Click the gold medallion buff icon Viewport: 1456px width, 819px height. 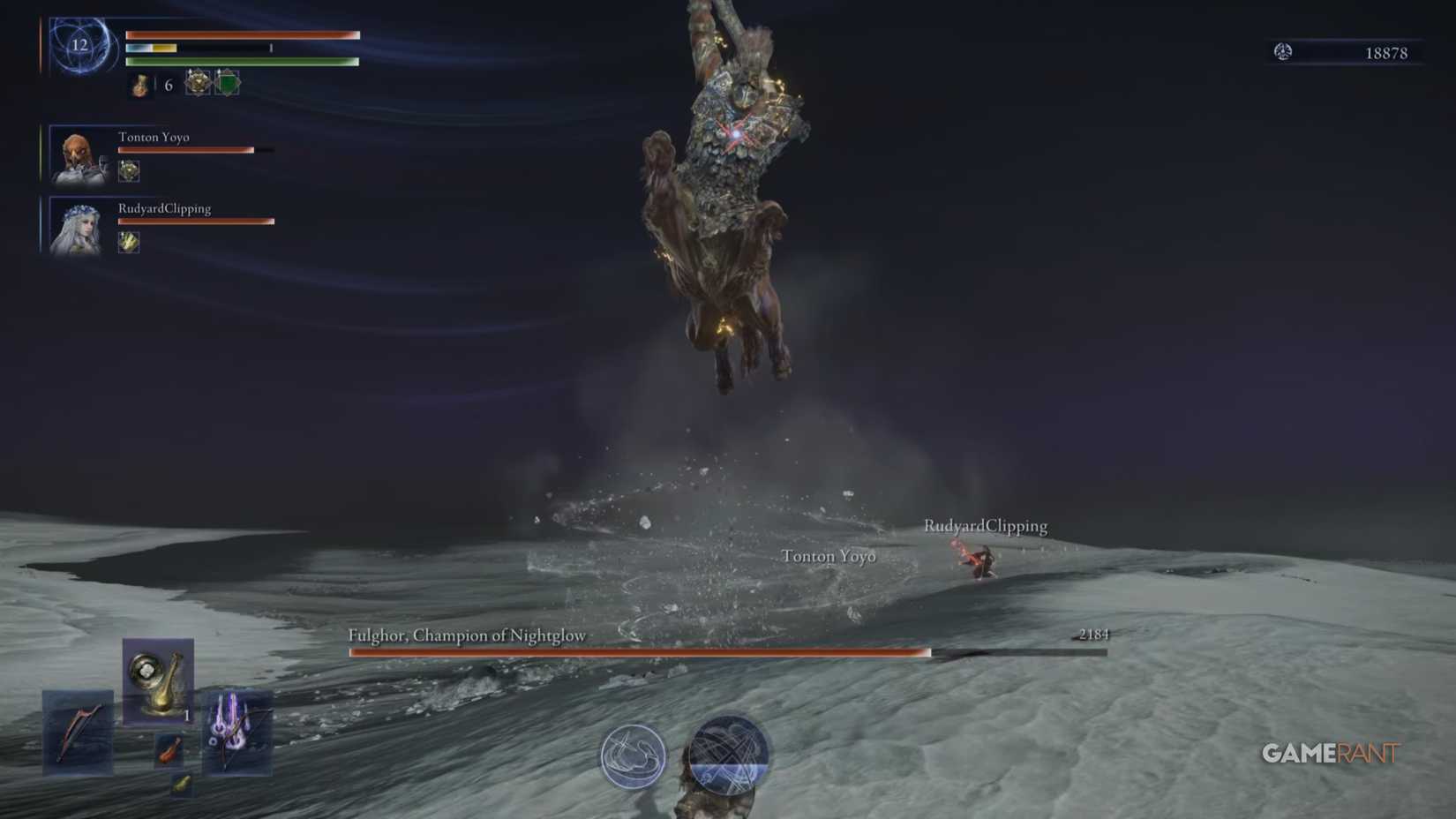196,85
